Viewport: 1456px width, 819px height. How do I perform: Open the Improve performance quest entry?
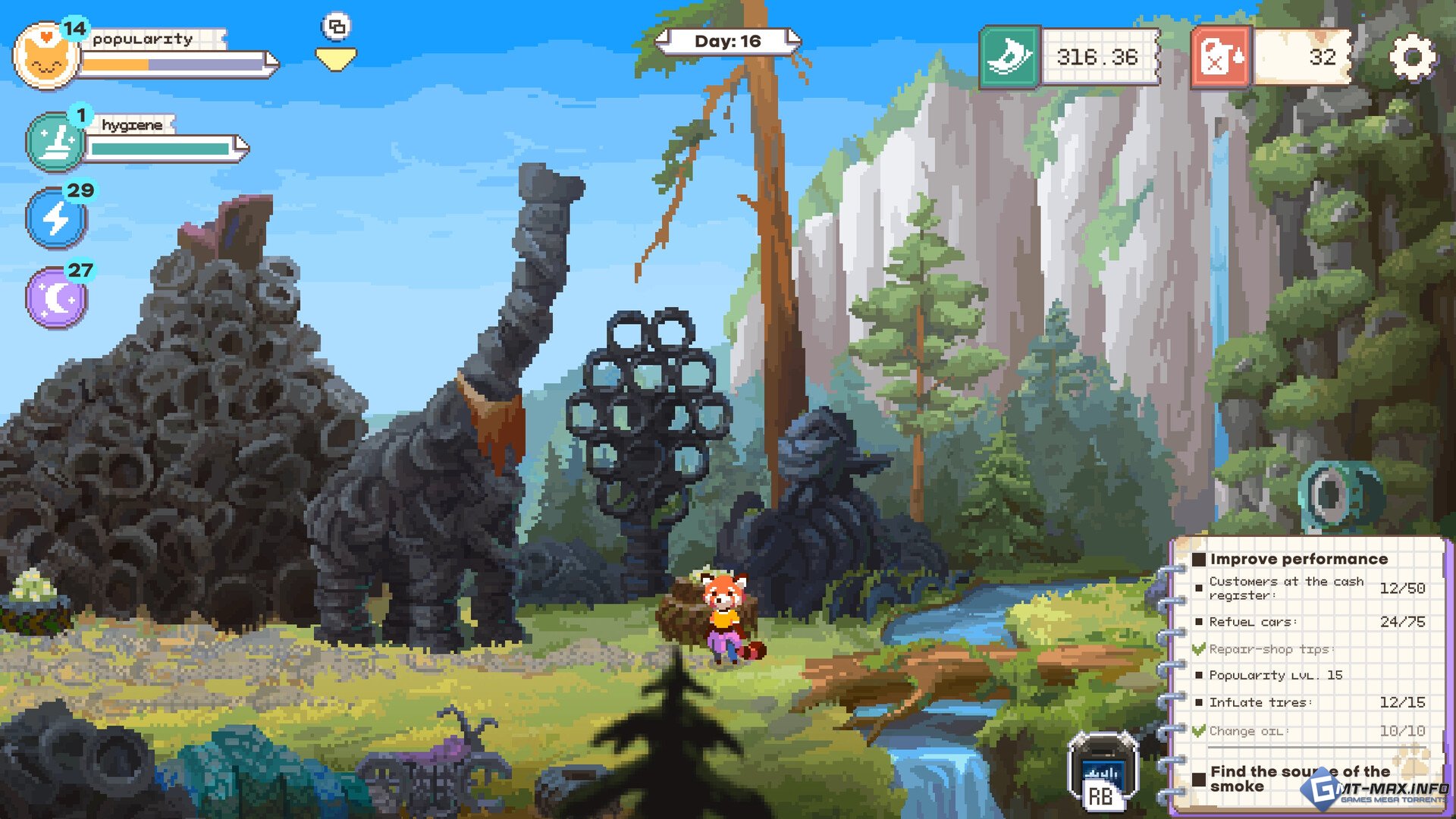(x=1298, y=559)
